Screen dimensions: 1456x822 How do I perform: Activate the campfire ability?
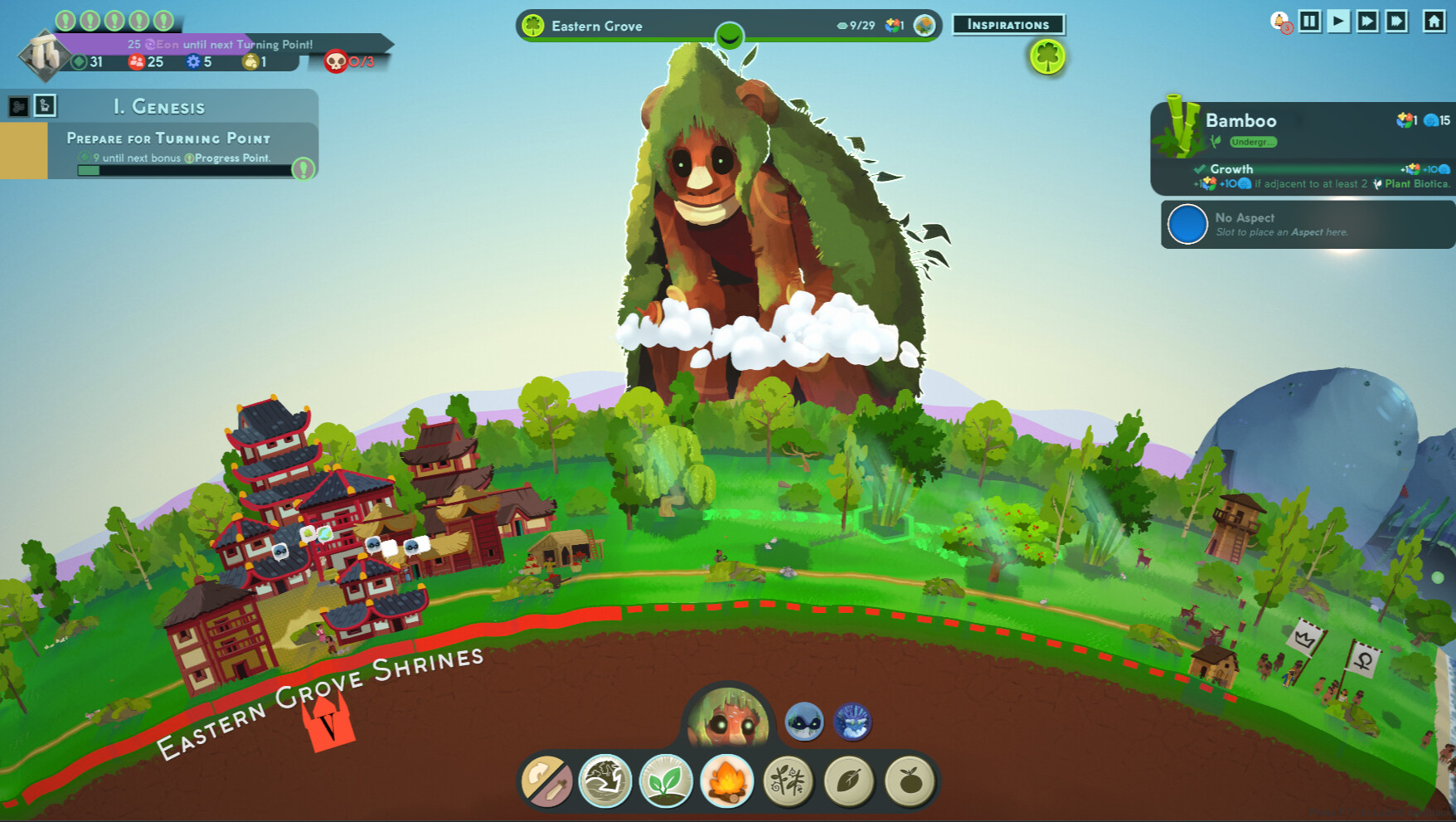(726, 781)
